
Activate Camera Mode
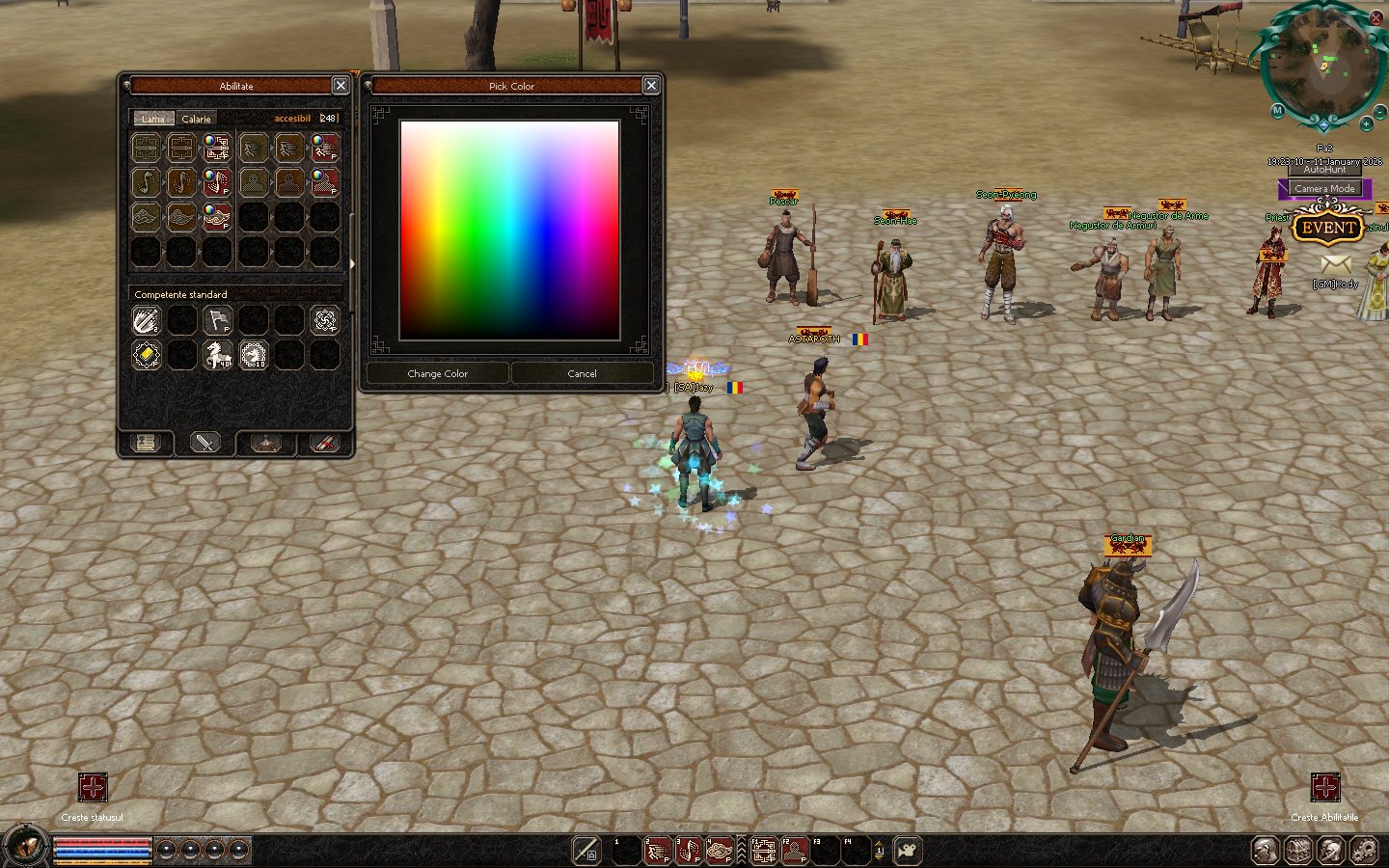[1324, 188]
